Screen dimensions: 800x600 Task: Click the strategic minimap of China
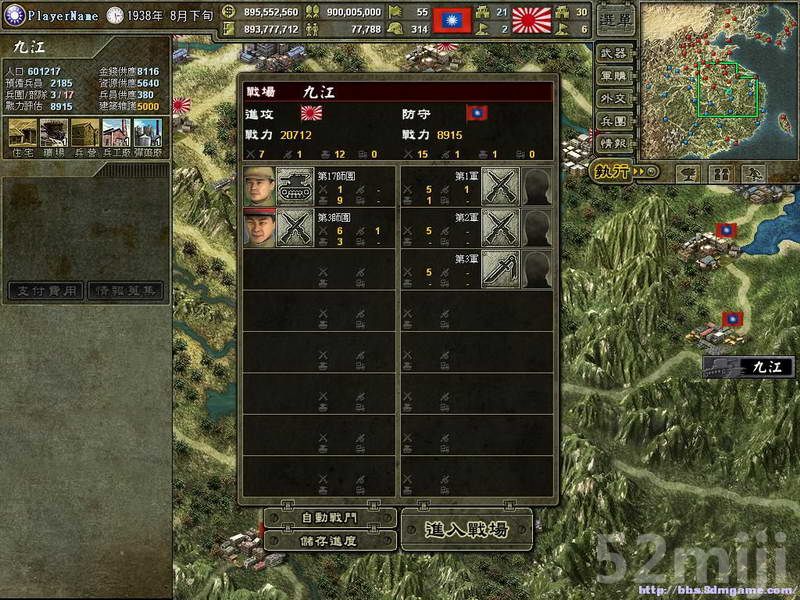click(x=714, y=78)
